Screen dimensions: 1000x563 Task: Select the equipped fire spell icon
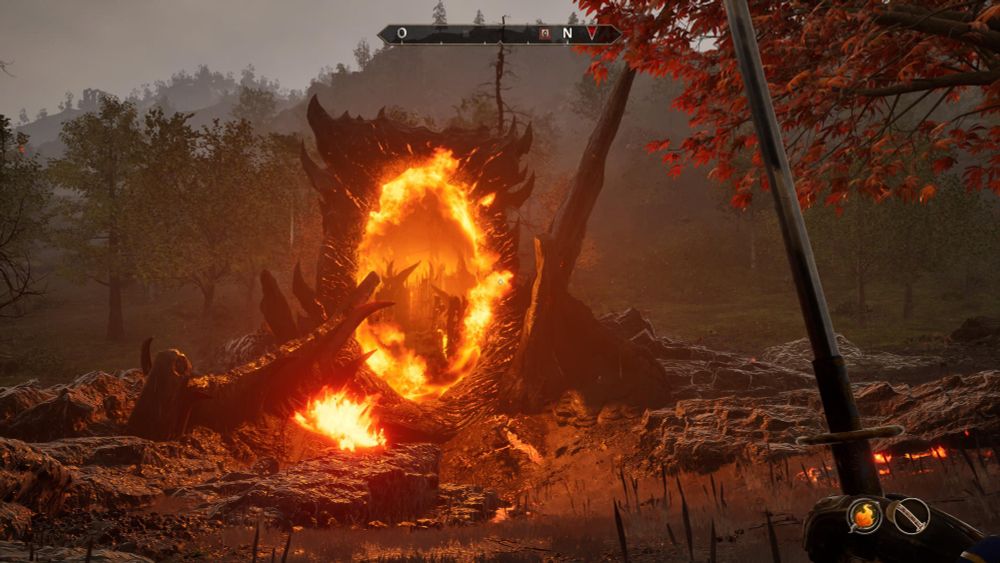[864, 516]
